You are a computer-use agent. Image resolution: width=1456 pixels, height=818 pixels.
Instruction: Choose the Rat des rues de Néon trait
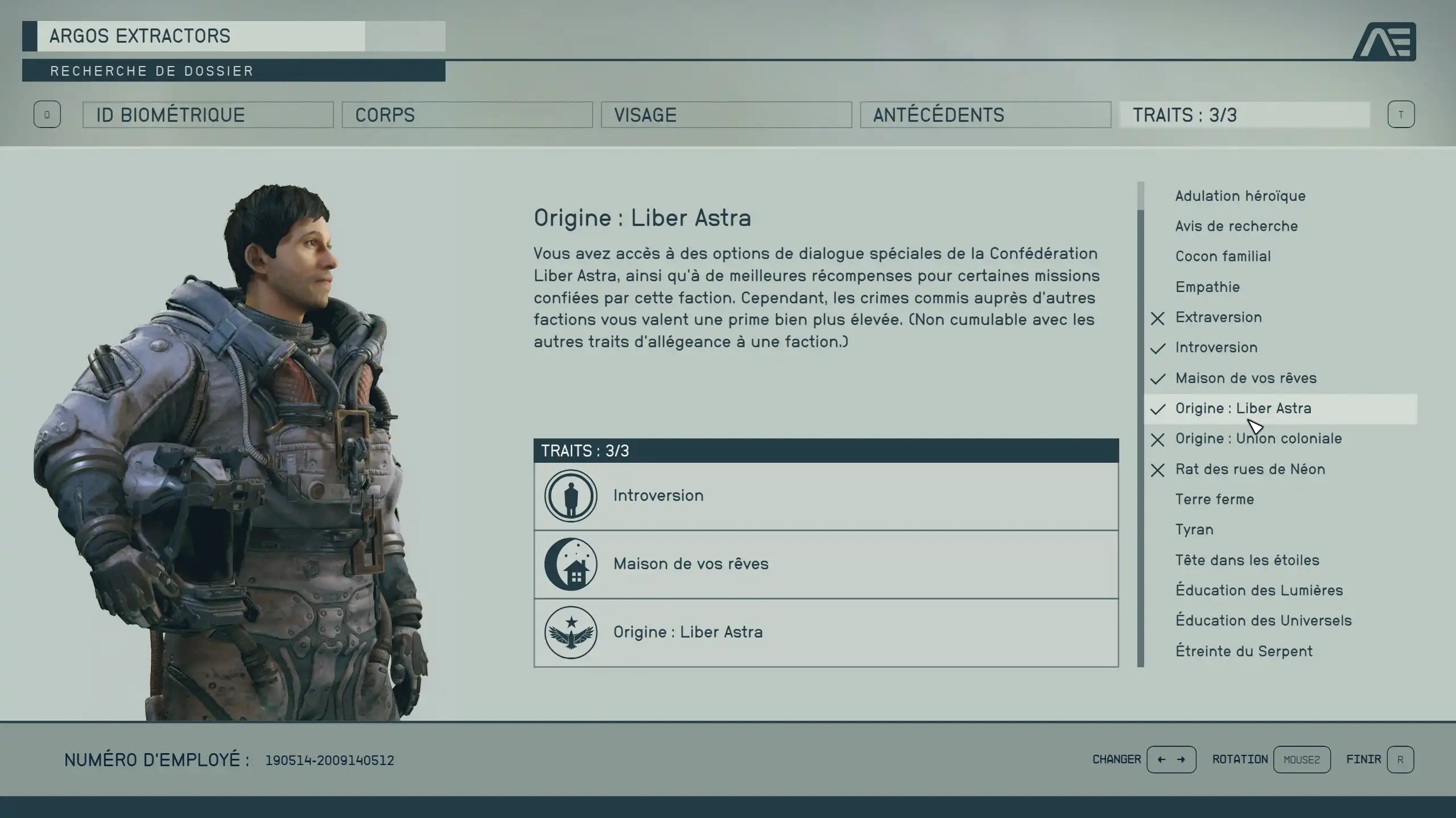point(1250,469)
